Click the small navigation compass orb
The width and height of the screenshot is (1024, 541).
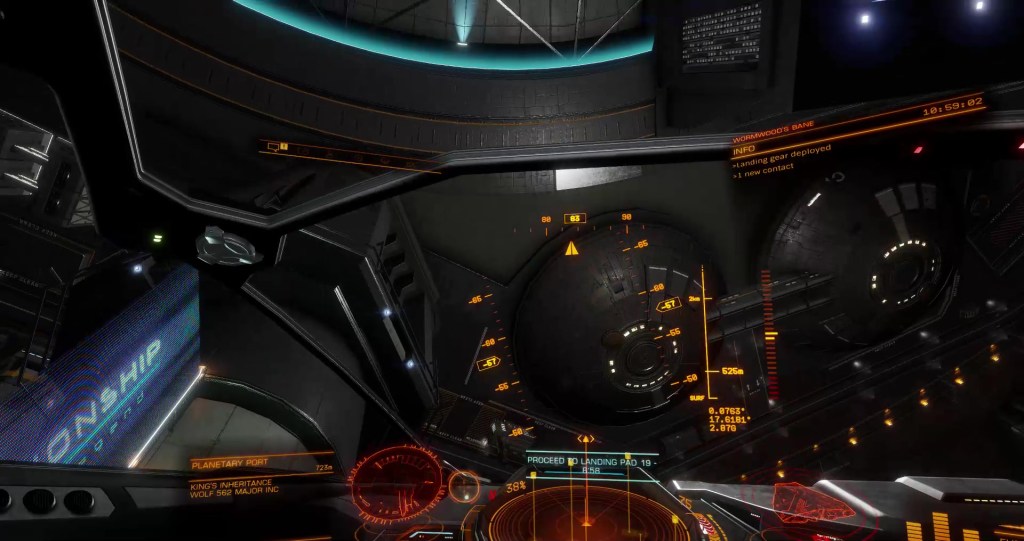(463, 487)
